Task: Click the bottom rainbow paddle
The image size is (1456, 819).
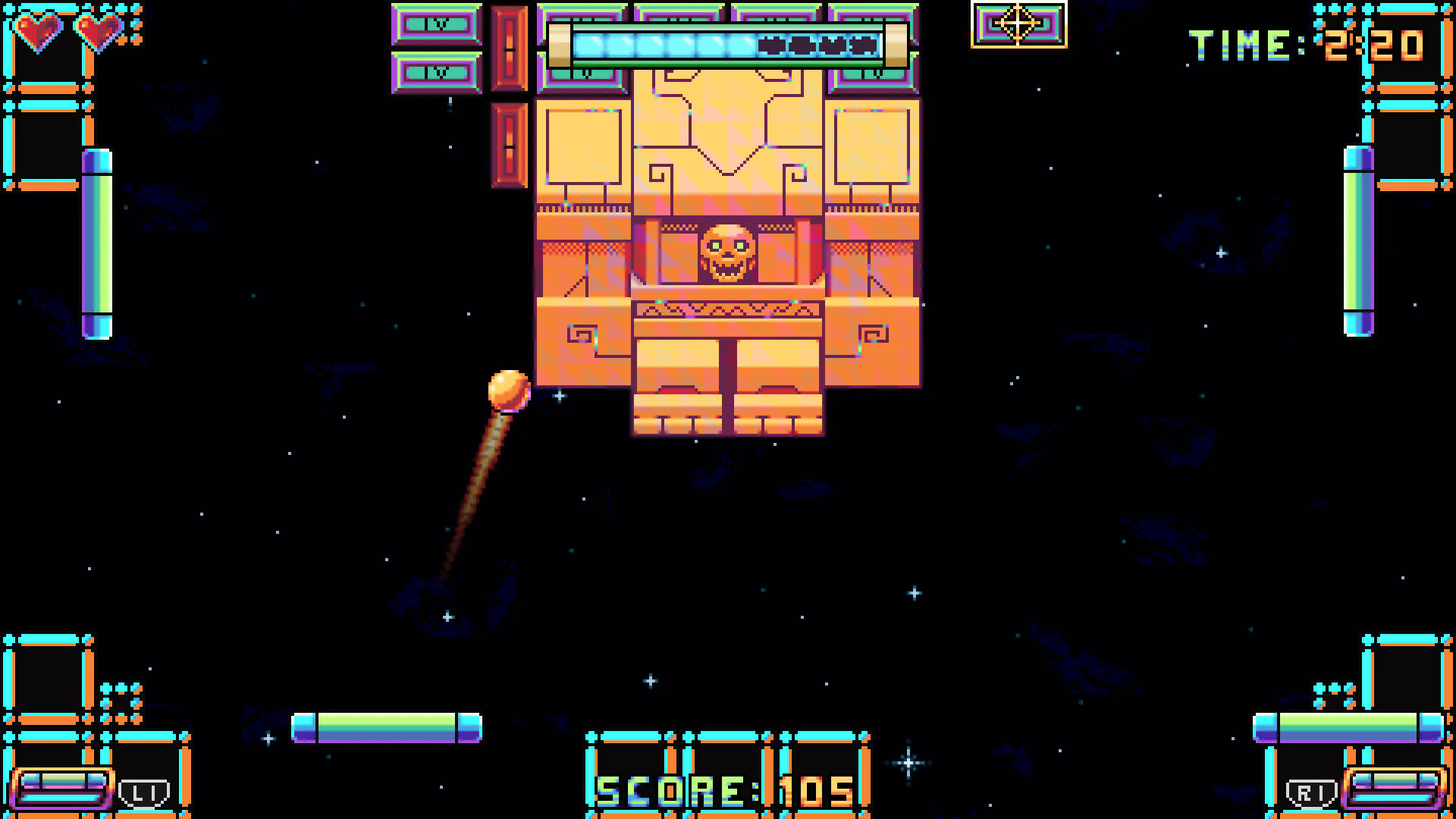Action: pyautogui.click(x=387, y=726)
